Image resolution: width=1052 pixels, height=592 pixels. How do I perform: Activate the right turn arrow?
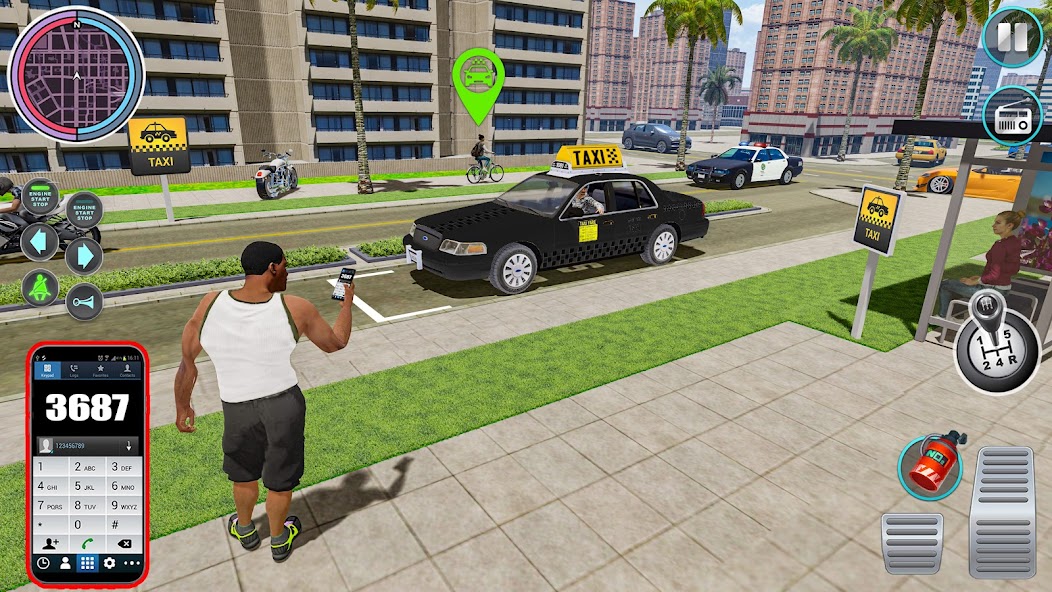point(85,256)
